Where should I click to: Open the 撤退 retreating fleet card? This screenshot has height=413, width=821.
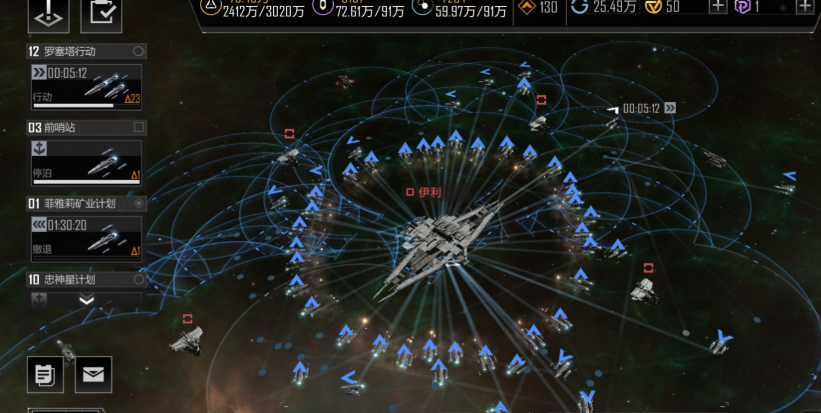(86, 238)
